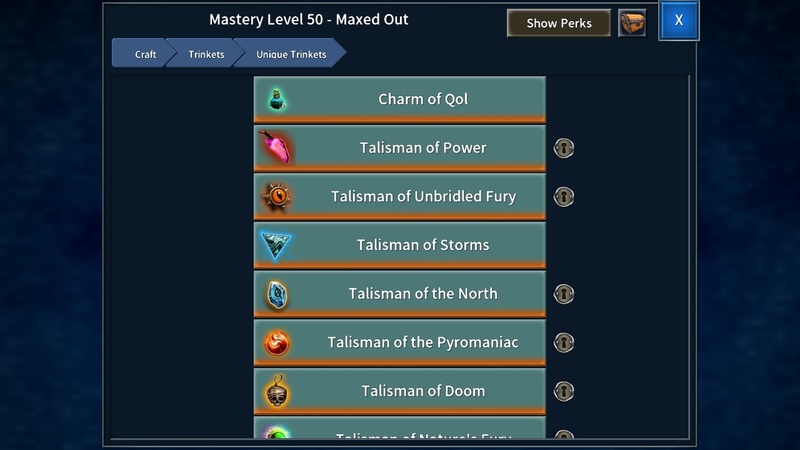
Task: Click the lock icon next to Talisman of Doom
Action: coord(564,391)
